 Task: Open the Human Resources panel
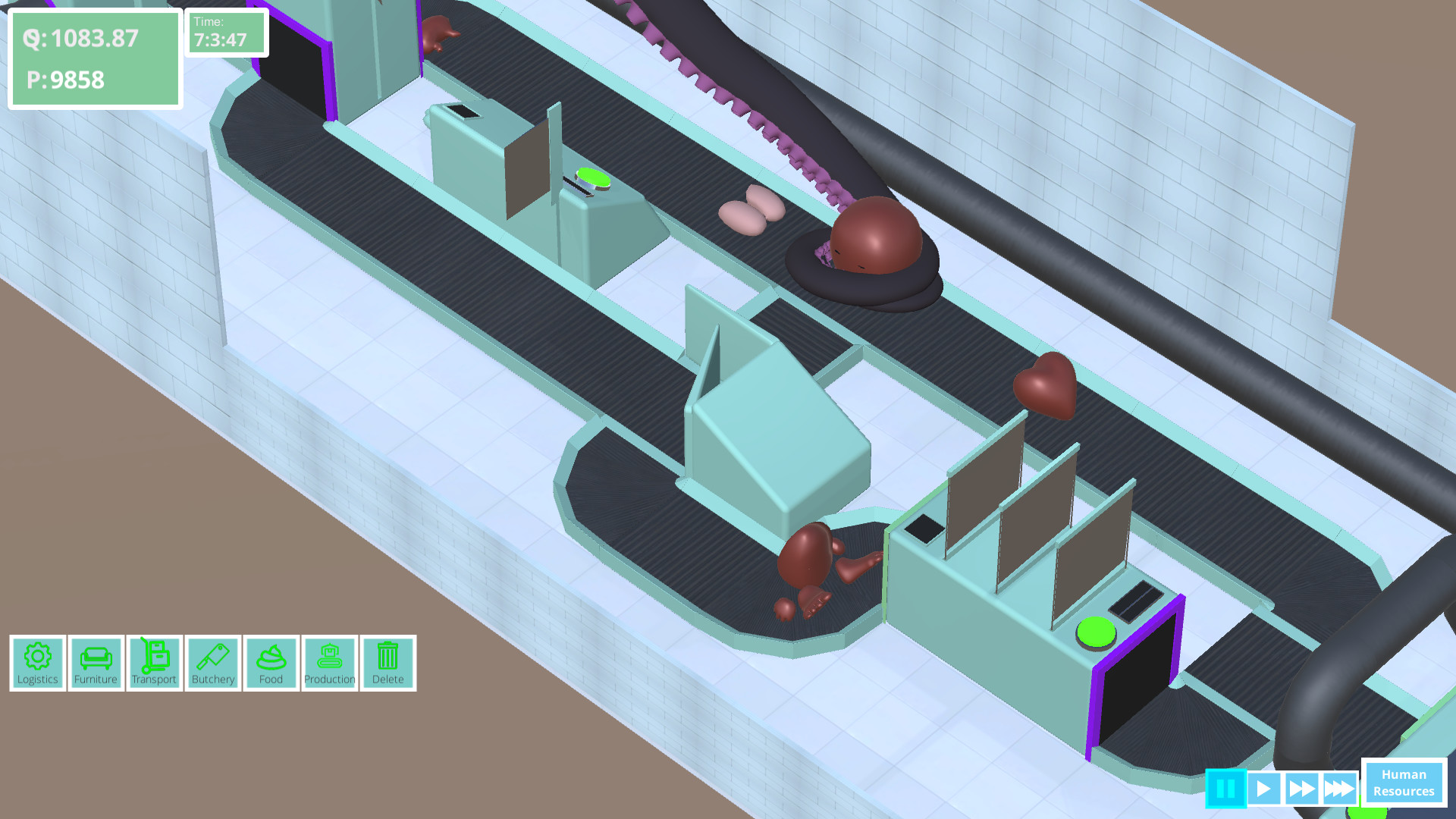click(1404, 782)
